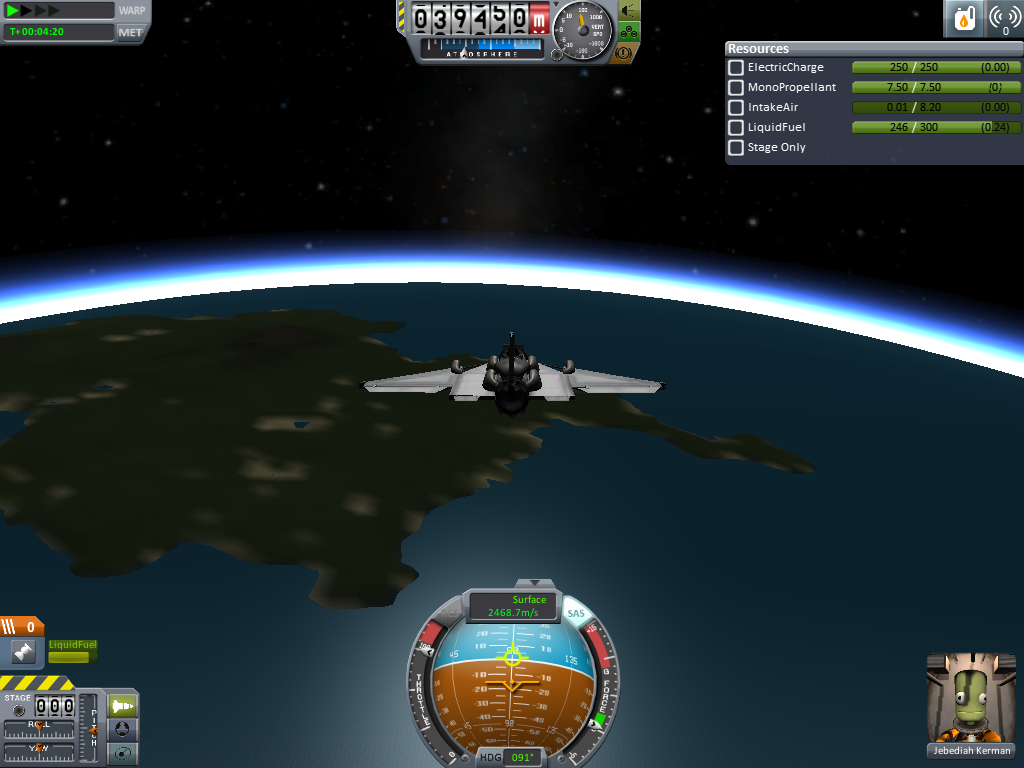Toggle the lights button beside the altimeter
Screen dimensions: 1024x768
(629, 11)
